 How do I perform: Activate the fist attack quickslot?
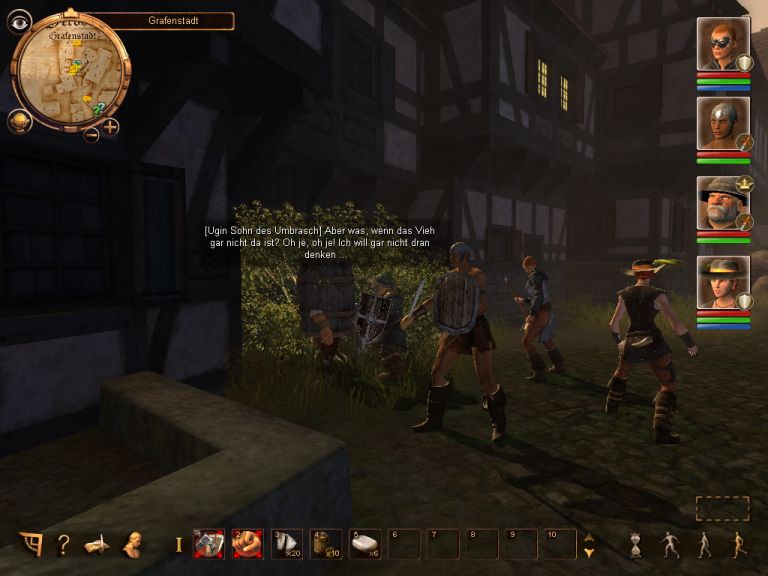(247, 544)
